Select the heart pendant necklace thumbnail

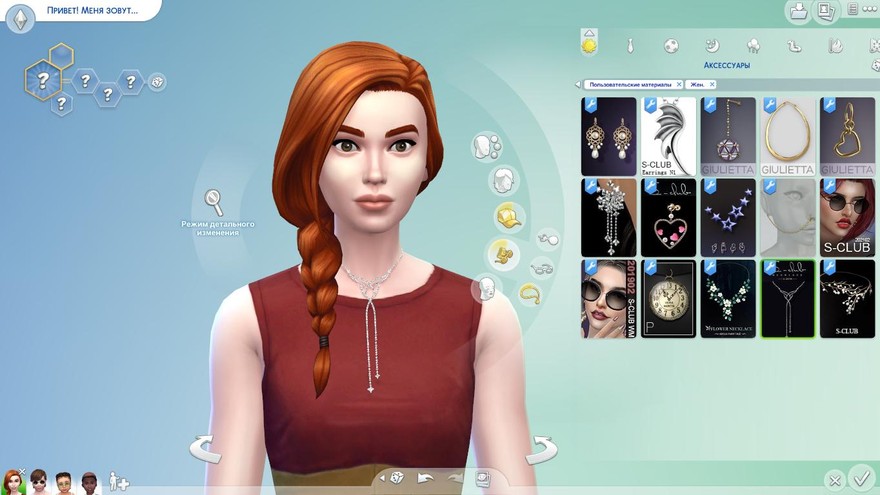click(669, 217)
